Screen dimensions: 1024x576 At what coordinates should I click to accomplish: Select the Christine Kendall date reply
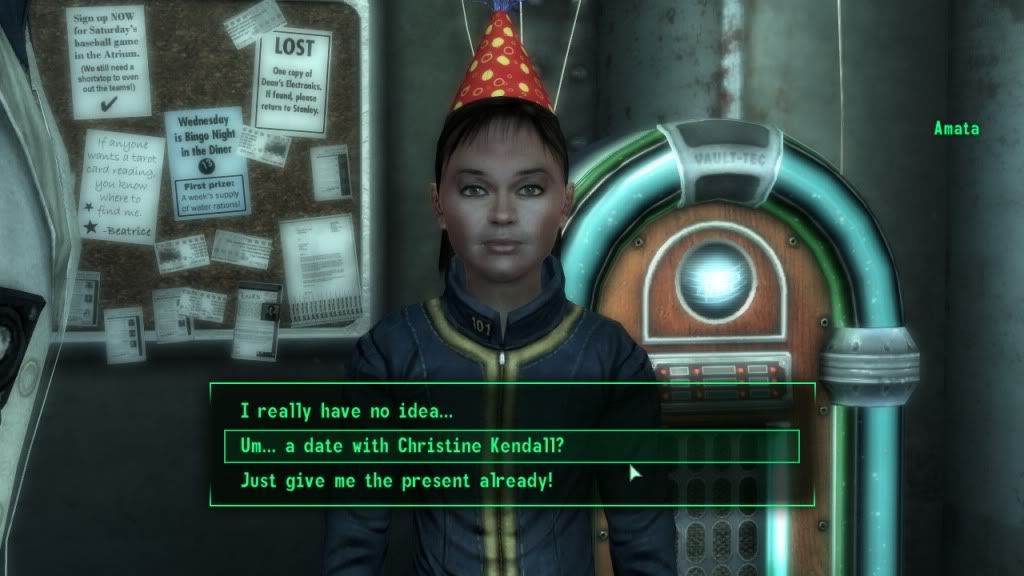coord(402,446)
